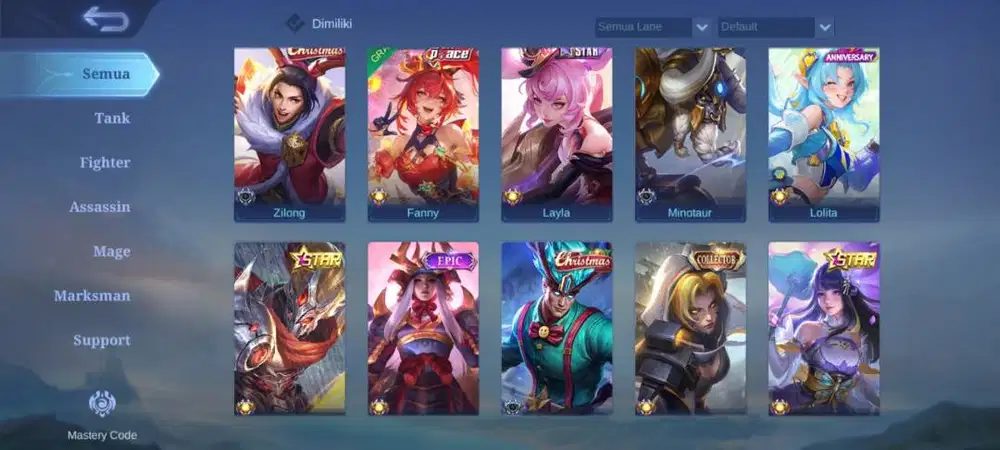Switch to Marksman heroes
Image resolution: width=1000 pixels, height=450 pixels.
coord(92,296)
